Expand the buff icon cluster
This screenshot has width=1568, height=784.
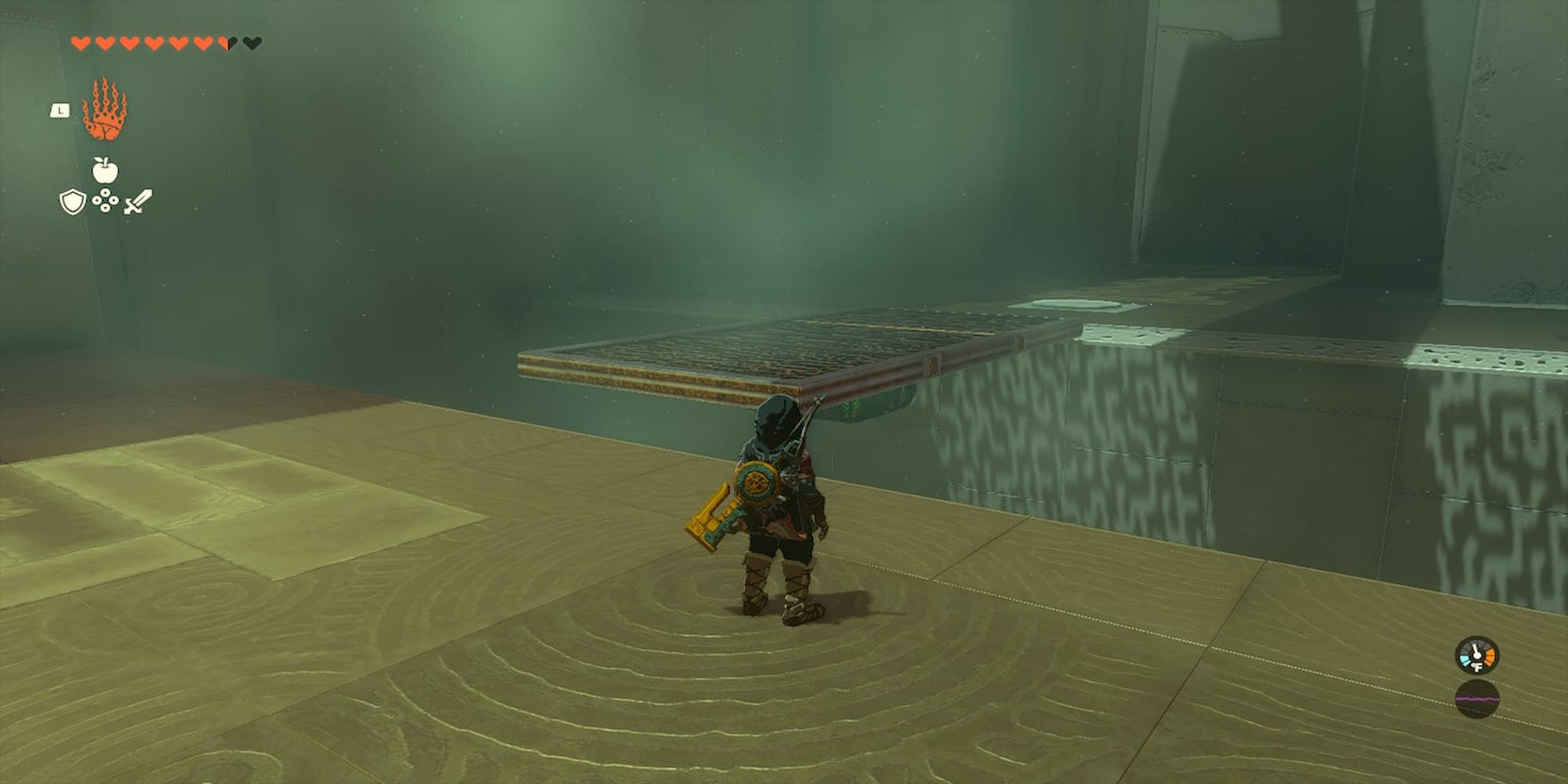pos(105,184)
